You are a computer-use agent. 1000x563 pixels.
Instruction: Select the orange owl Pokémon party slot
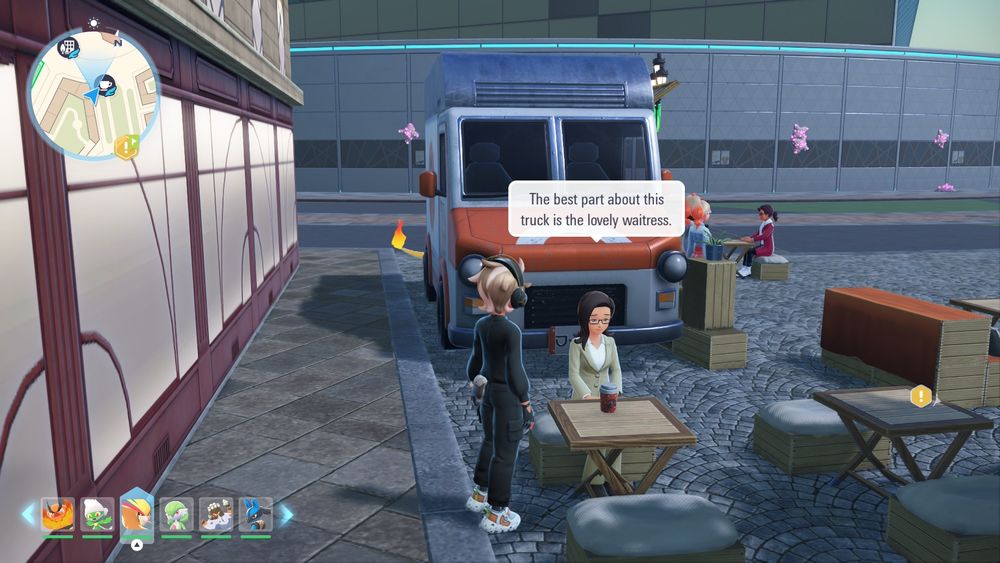[x=58, y=514]
